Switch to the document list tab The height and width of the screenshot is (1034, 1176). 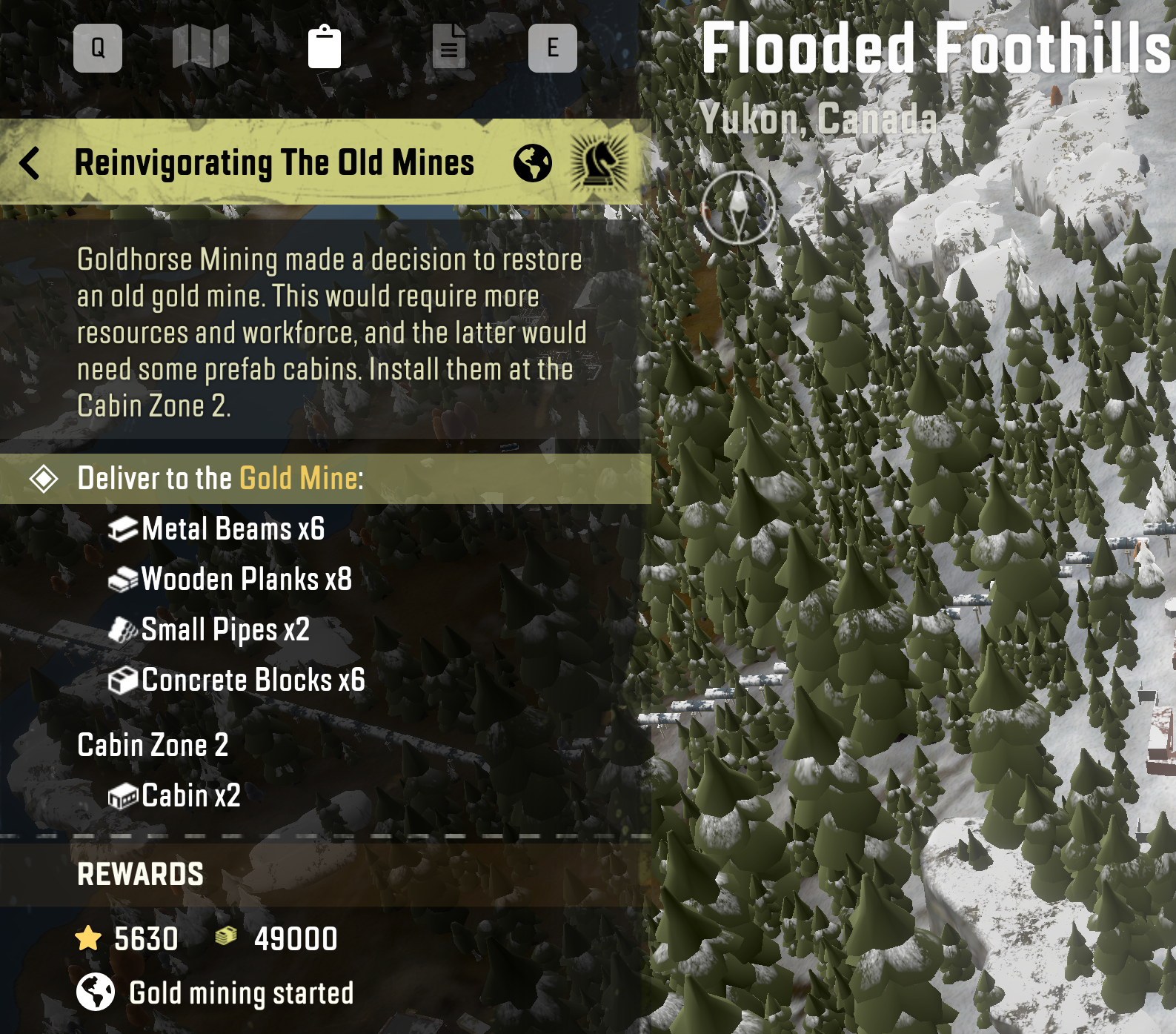pyautogui.click(x=449, y=47)
